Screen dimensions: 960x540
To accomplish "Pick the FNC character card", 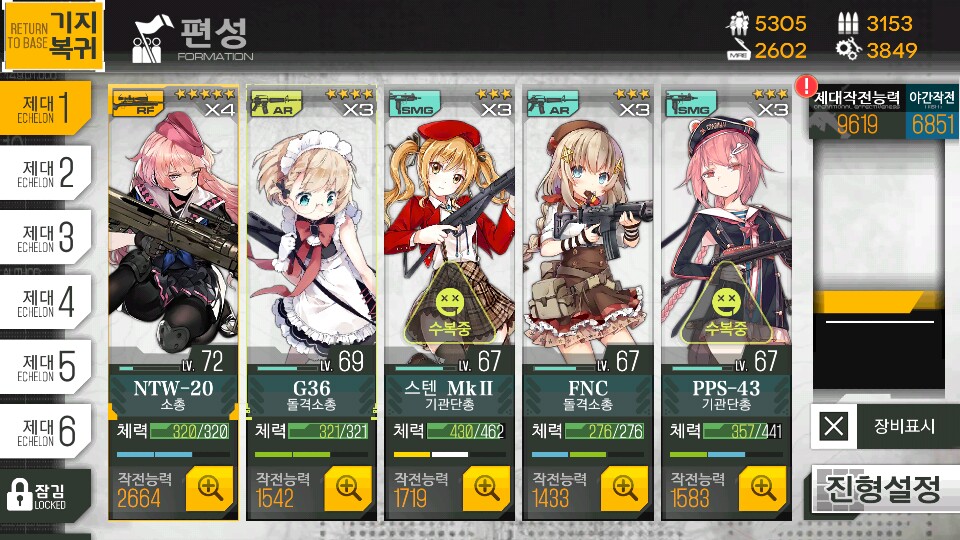I will tap(586, 240).
